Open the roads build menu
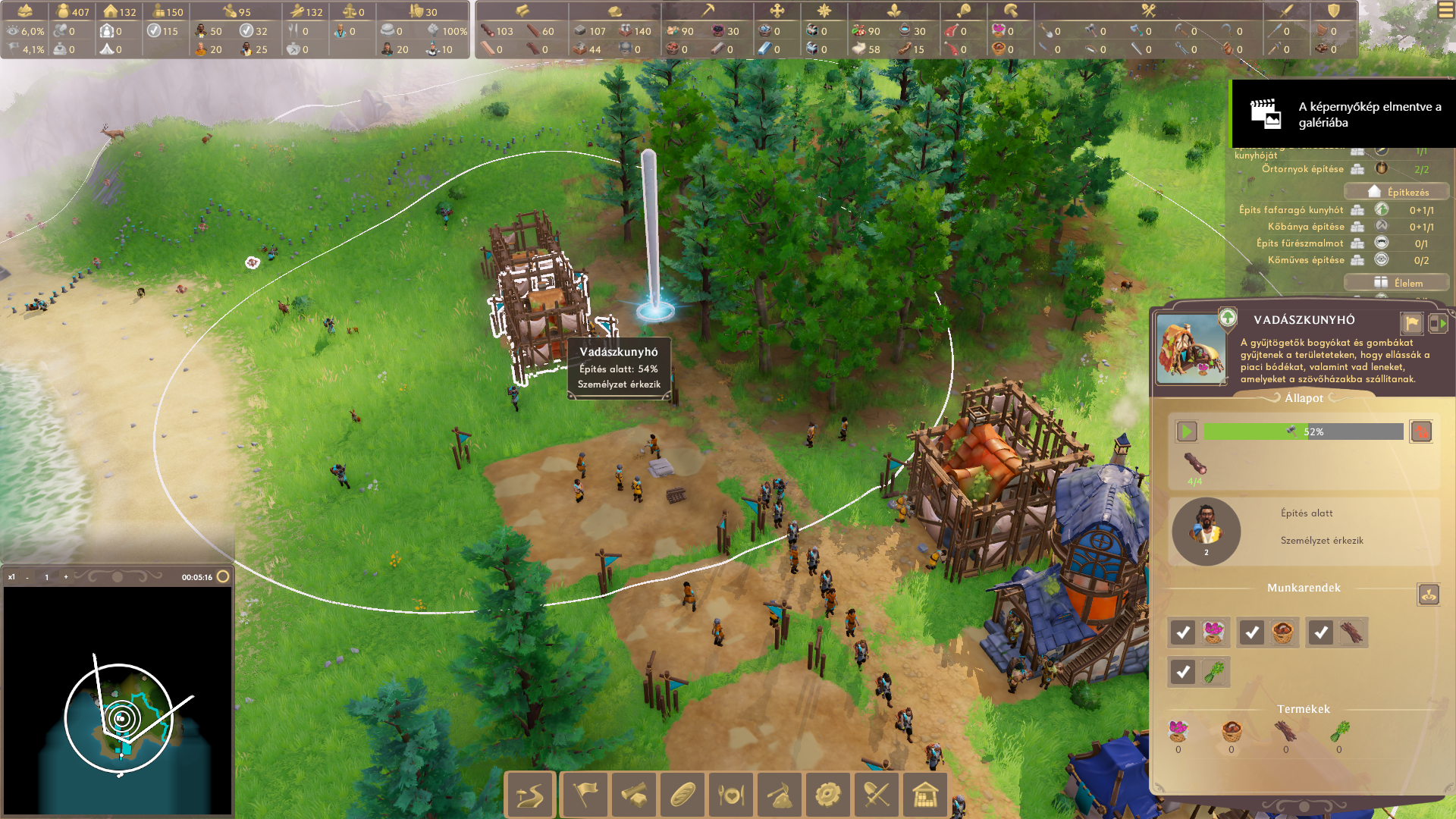Image resolution: width=1456 pixels, height=819 pixels. click(x=530, y=795)
